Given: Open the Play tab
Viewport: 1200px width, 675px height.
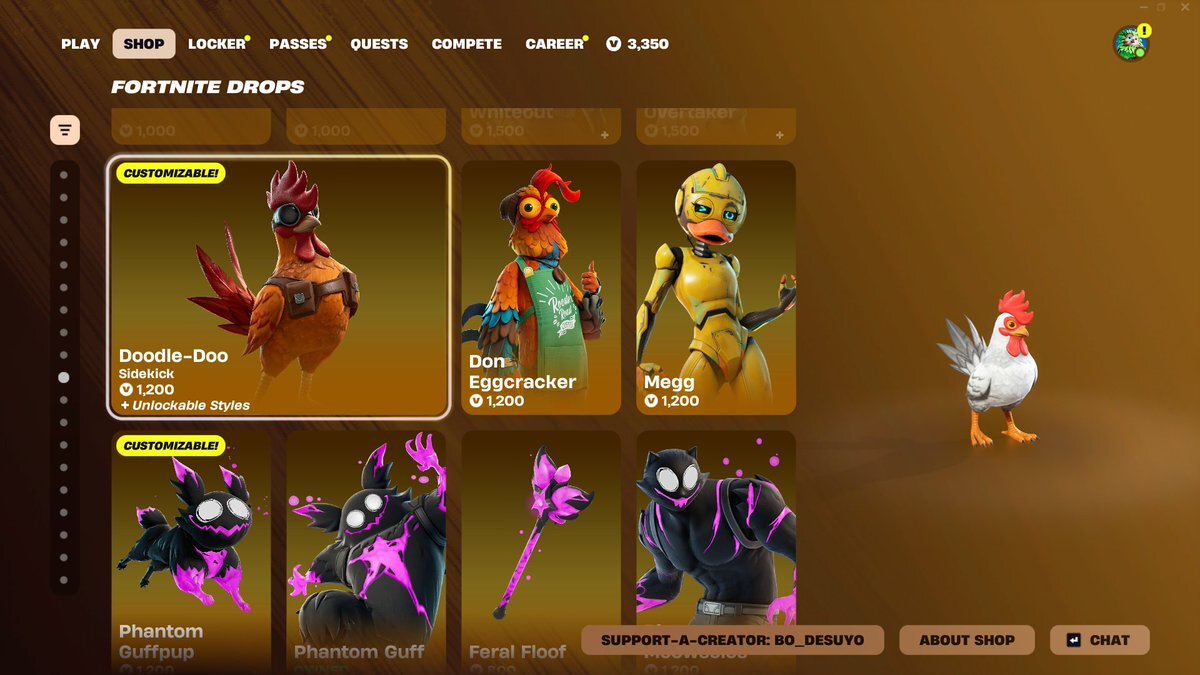Looking at the screenshot, I should (x=80, y=44).
